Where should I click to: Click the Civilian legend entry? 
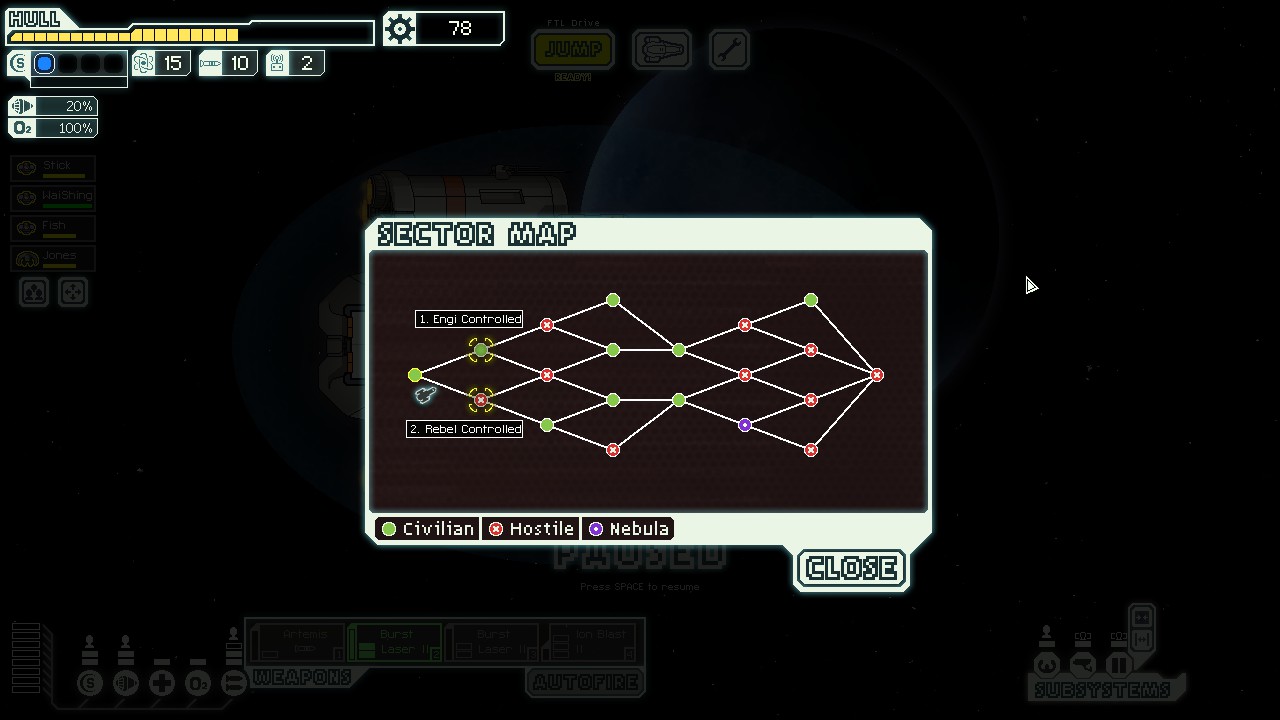427,529
